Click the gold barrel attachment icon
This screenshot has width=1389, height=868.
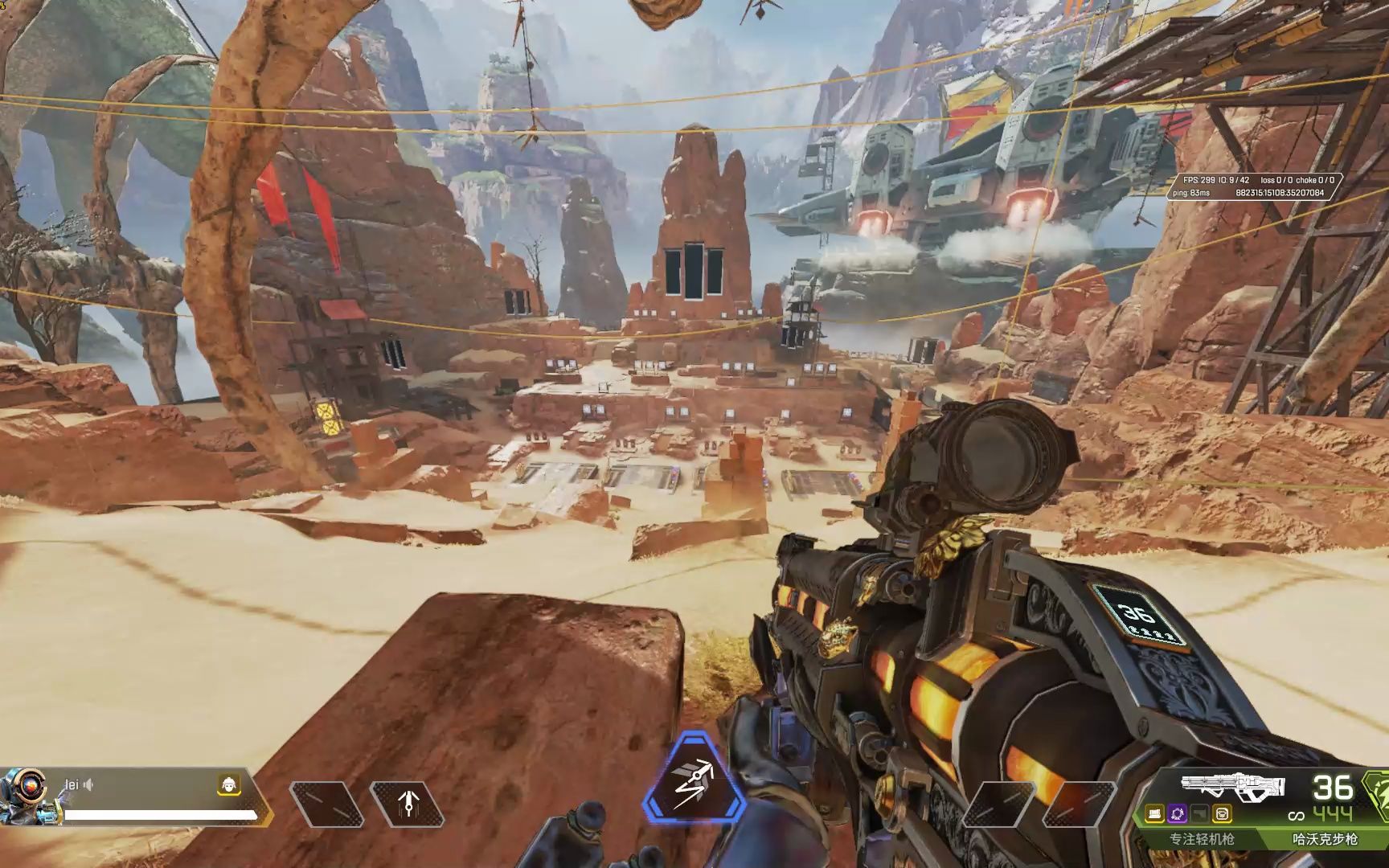click(1157, 813)
